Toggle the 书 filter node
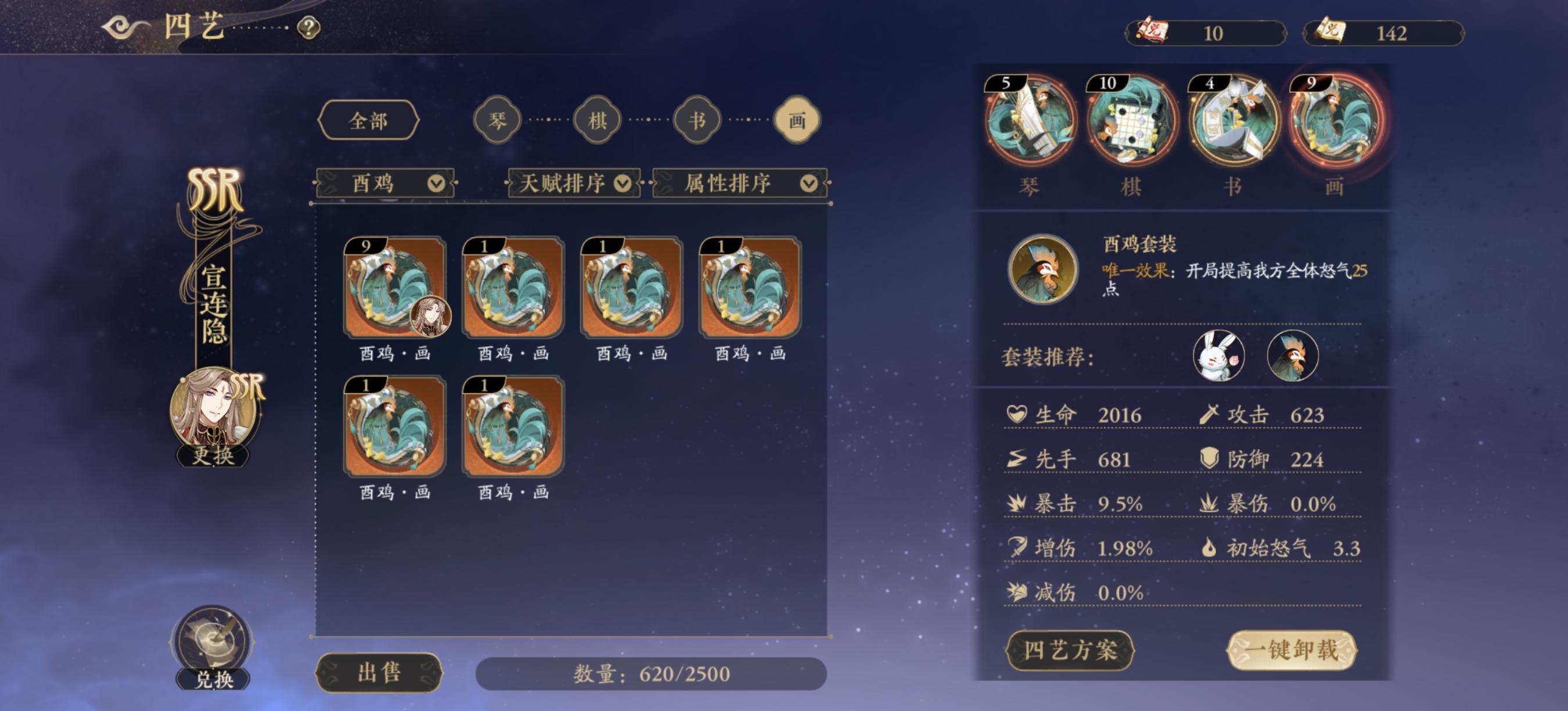The width and height of the screenshot is (1568, 711). 696,119
